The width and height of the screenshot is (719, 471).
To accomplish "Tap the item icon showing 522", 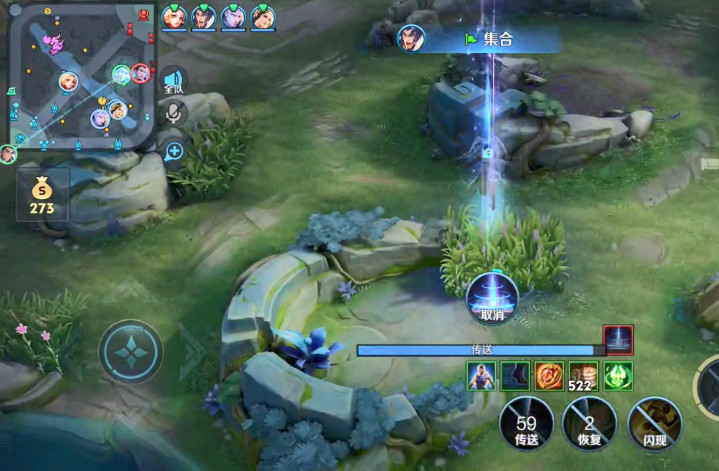I will click(x=583, y=376).
